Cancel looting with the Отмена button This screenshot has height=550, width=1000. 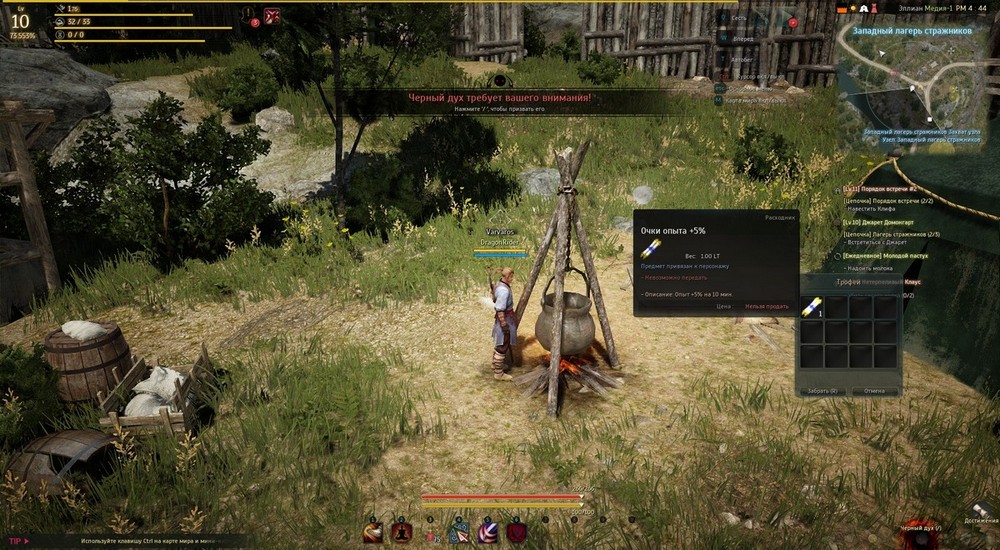coord(875,390)
